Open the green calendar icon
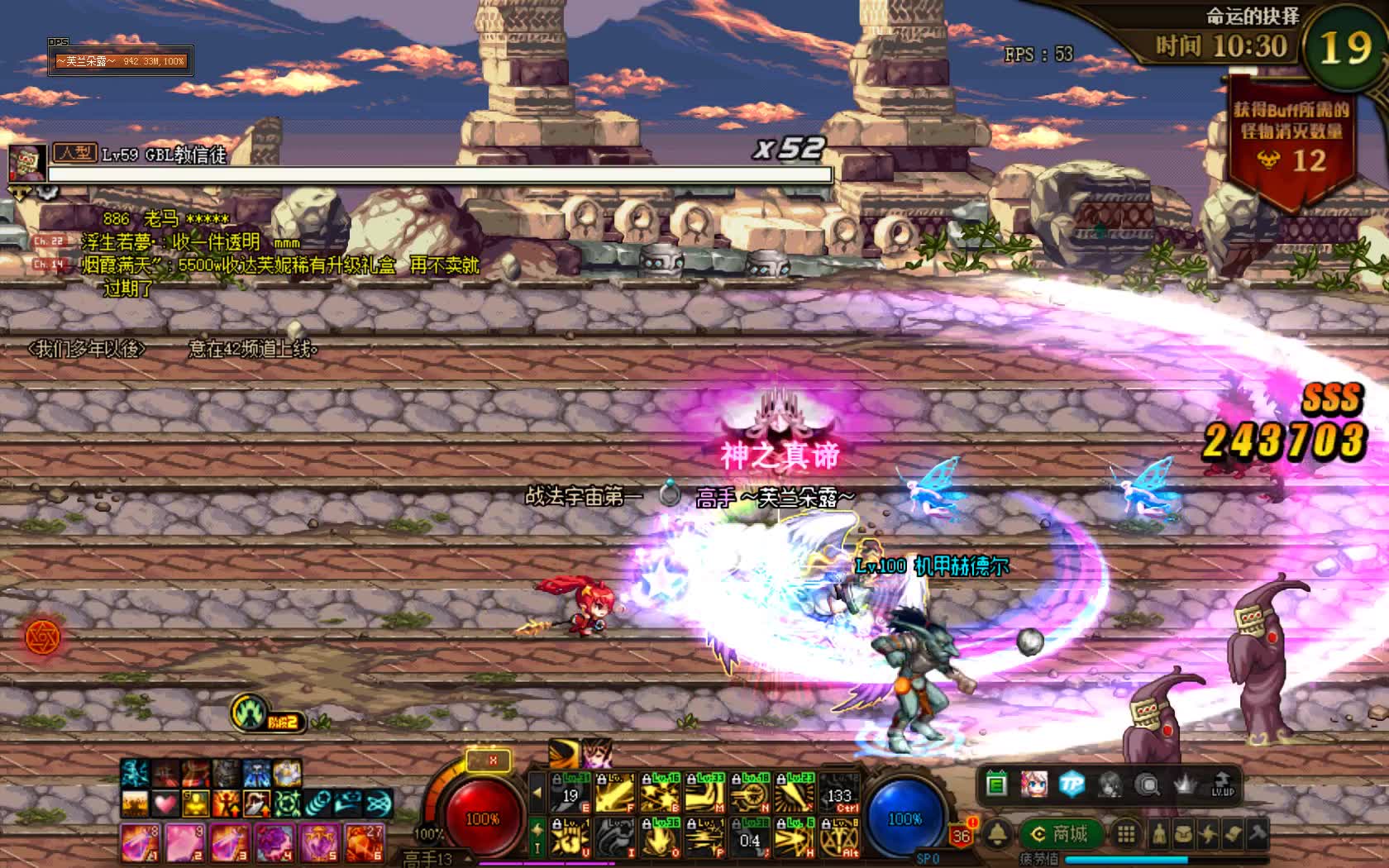This screenshot has width=1389, height=868. point(997,783)
